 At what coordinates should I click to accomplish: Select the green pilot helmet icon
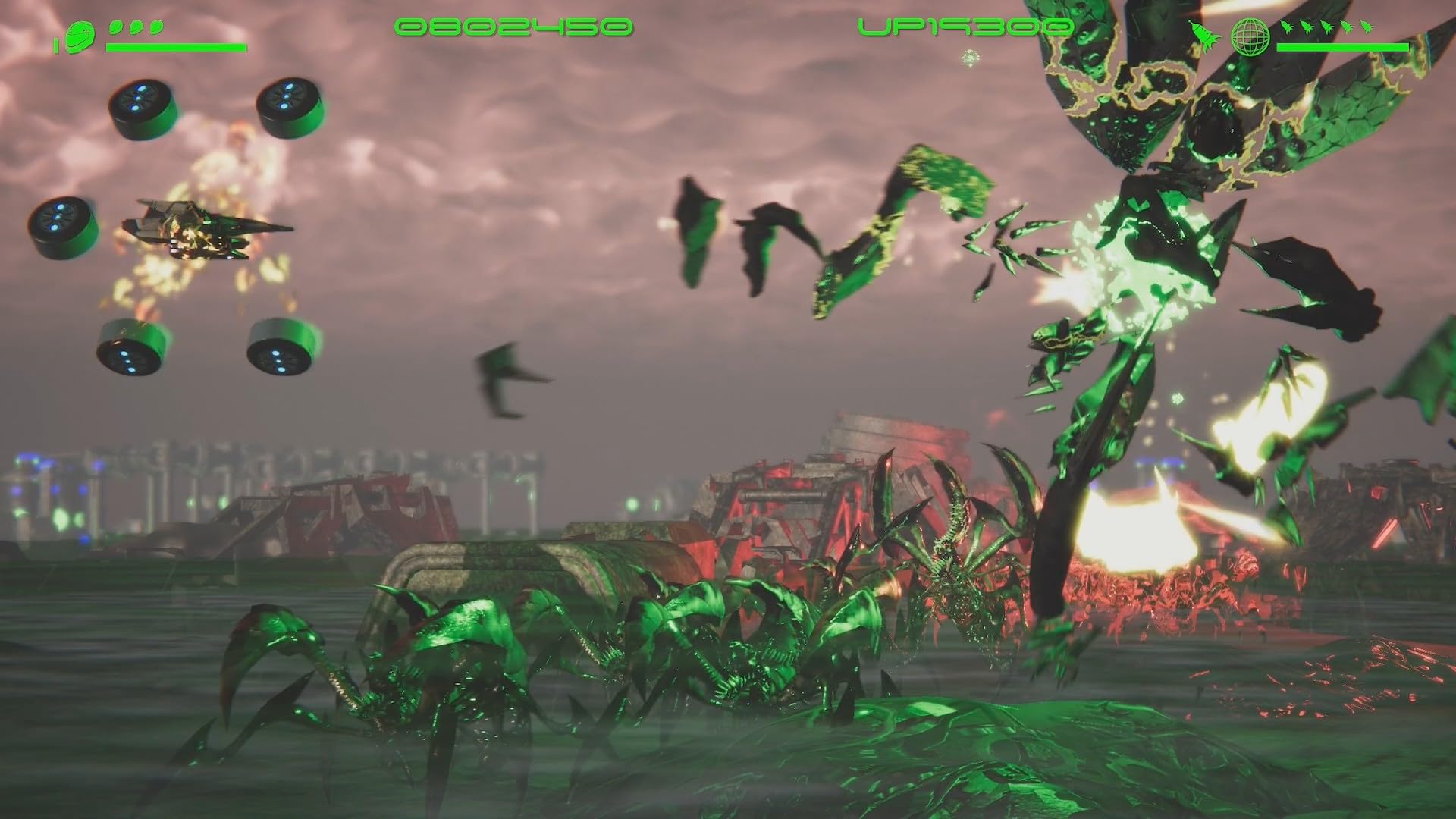80,38
